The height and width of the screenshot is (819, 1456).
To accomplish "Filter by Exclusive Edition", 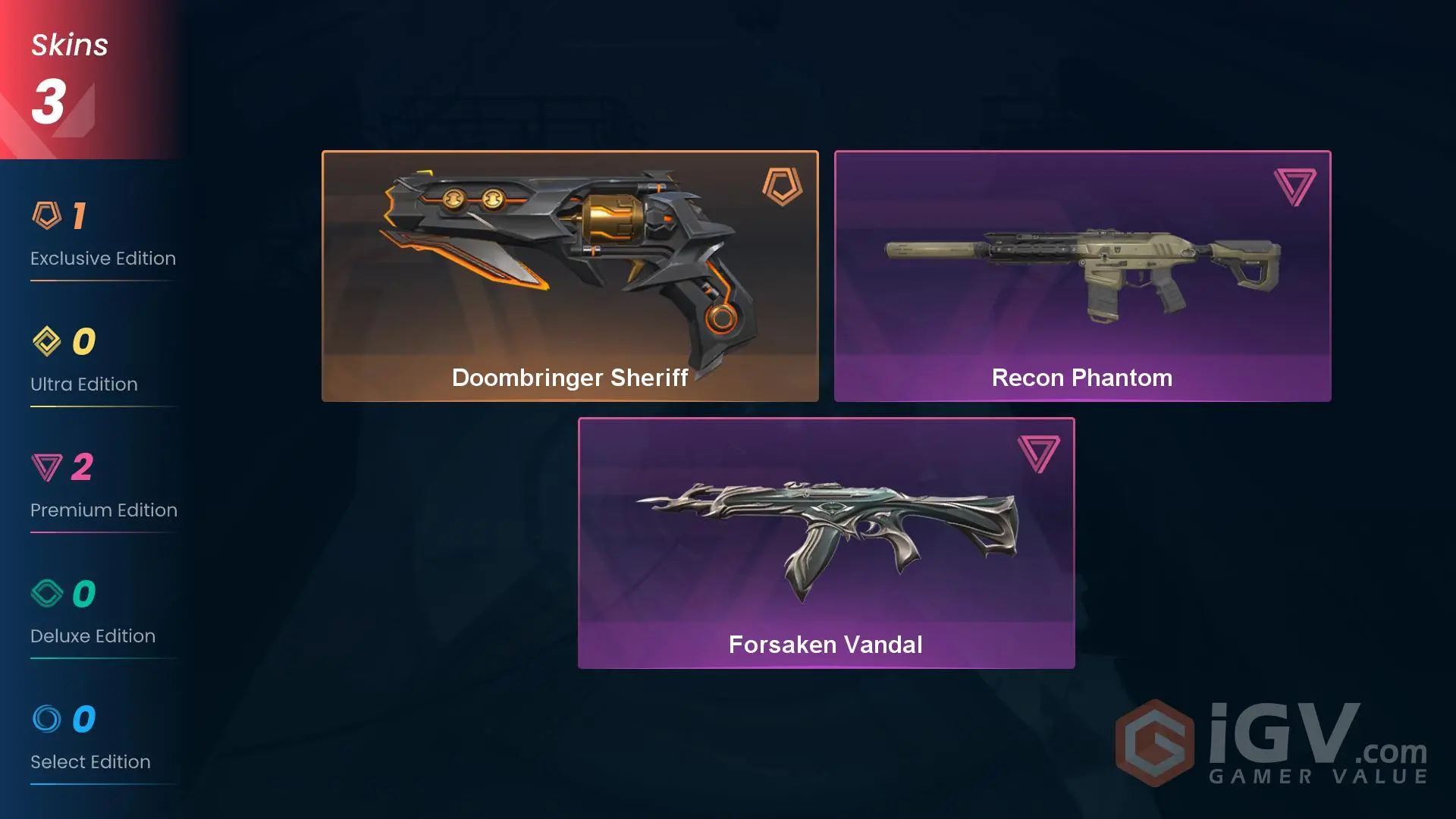I will [x=102, y=236].
